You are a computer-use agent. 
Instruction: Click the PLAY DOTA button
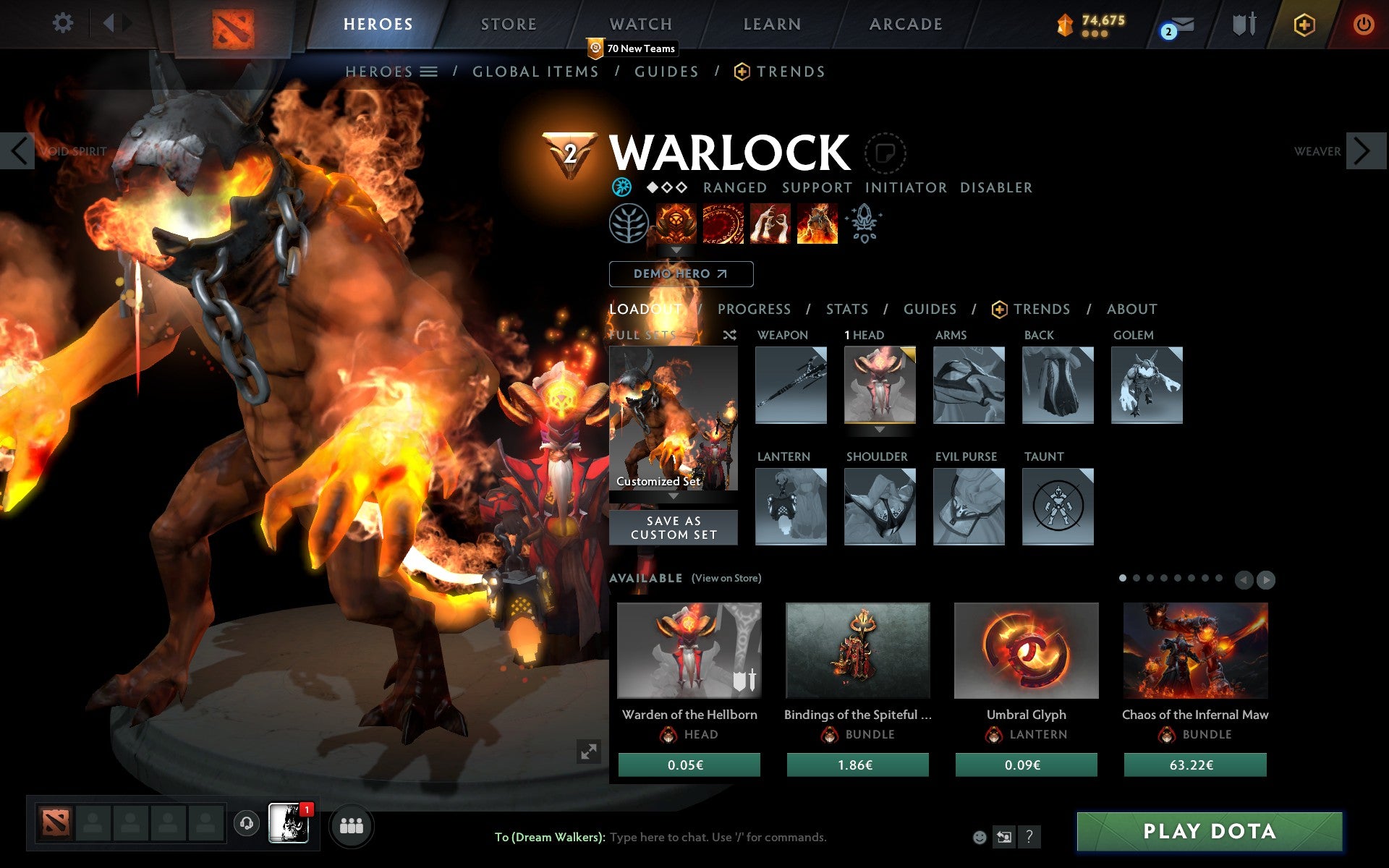pyautogui.click(x=1210, y=831)
